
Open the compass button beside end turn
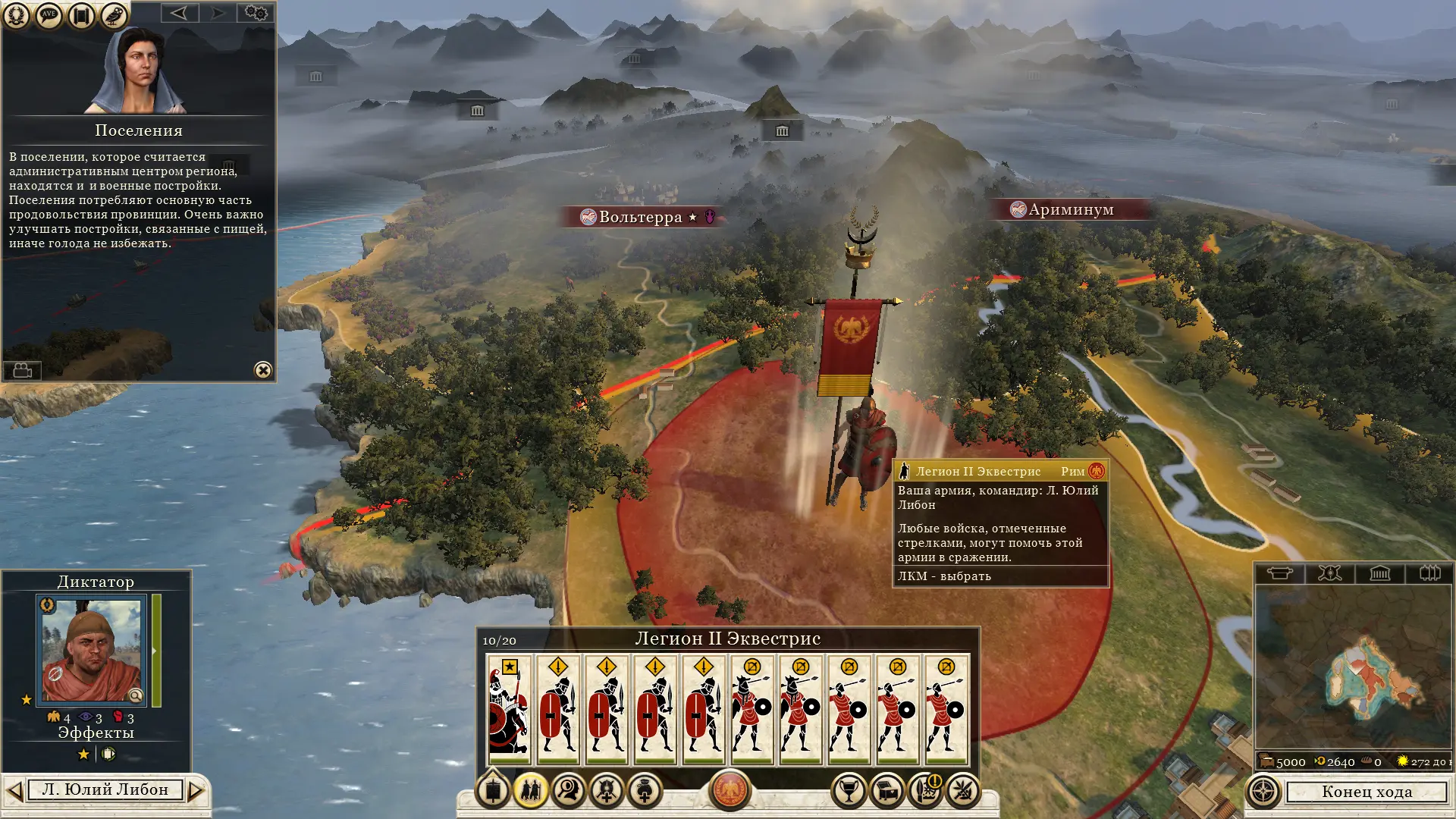pos(1263,792)
